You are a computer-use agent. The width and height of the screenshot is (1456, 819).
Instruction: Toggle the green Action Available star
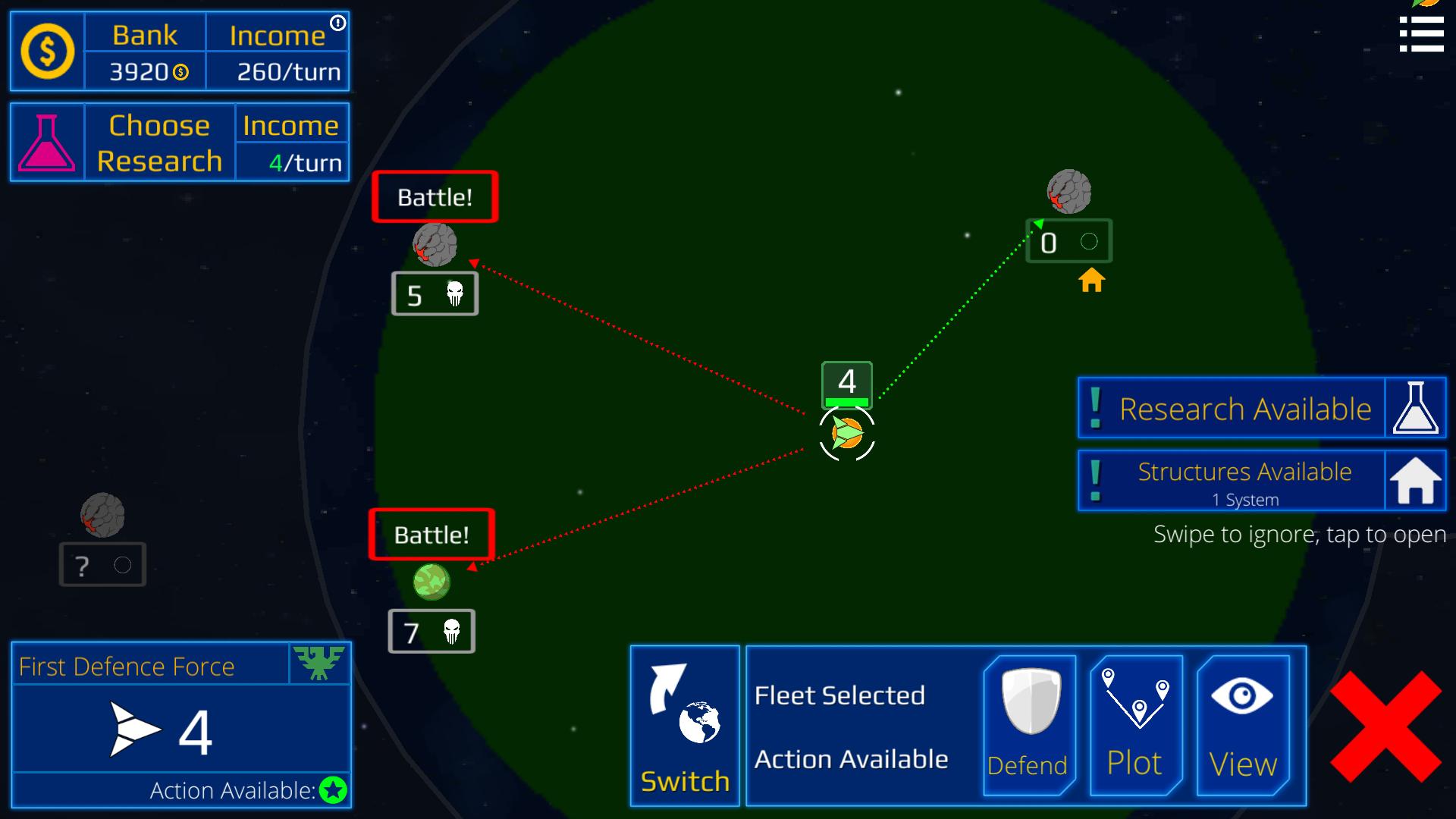click(332, 790)
